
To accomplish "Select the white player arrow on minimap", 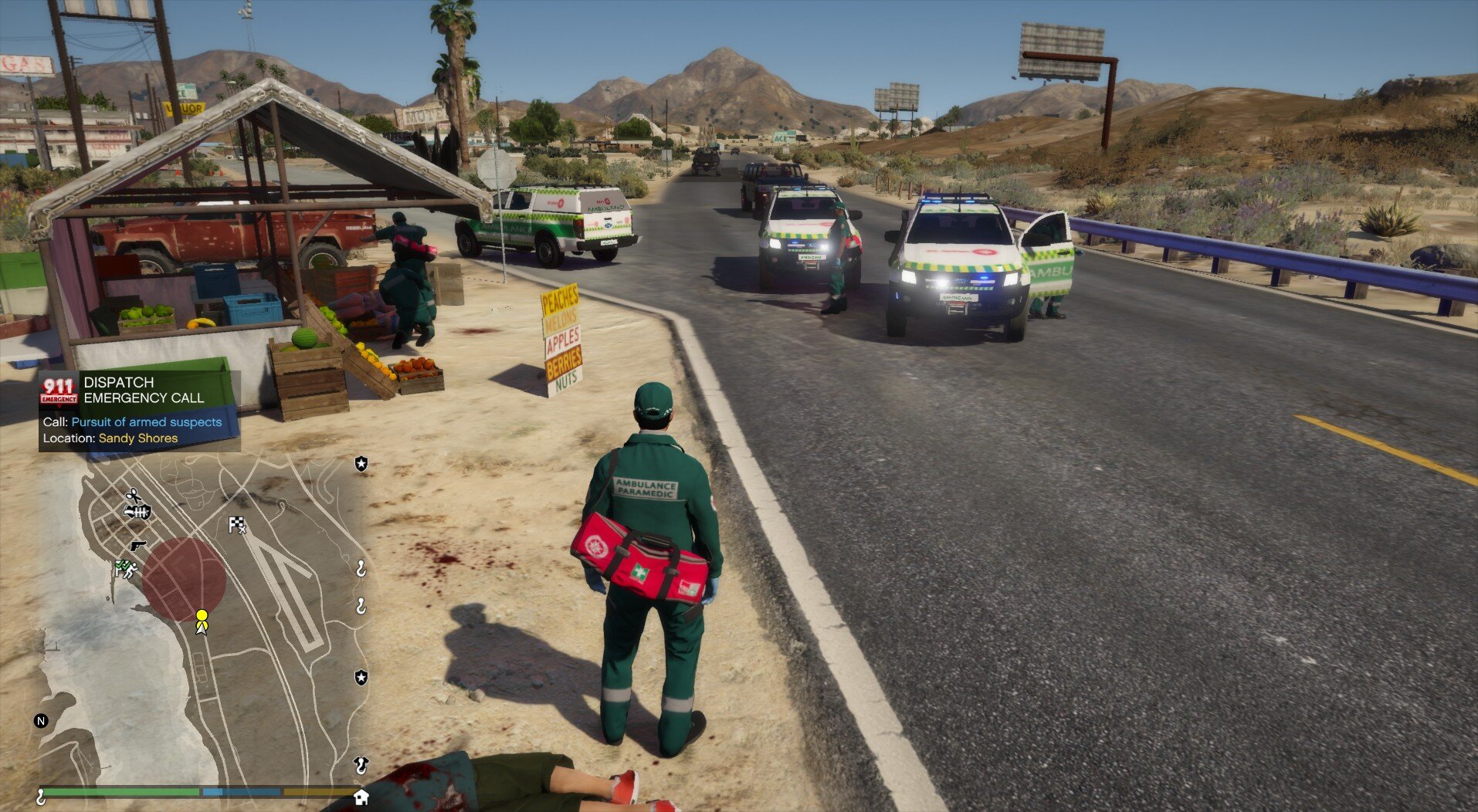I will [202, 628].
